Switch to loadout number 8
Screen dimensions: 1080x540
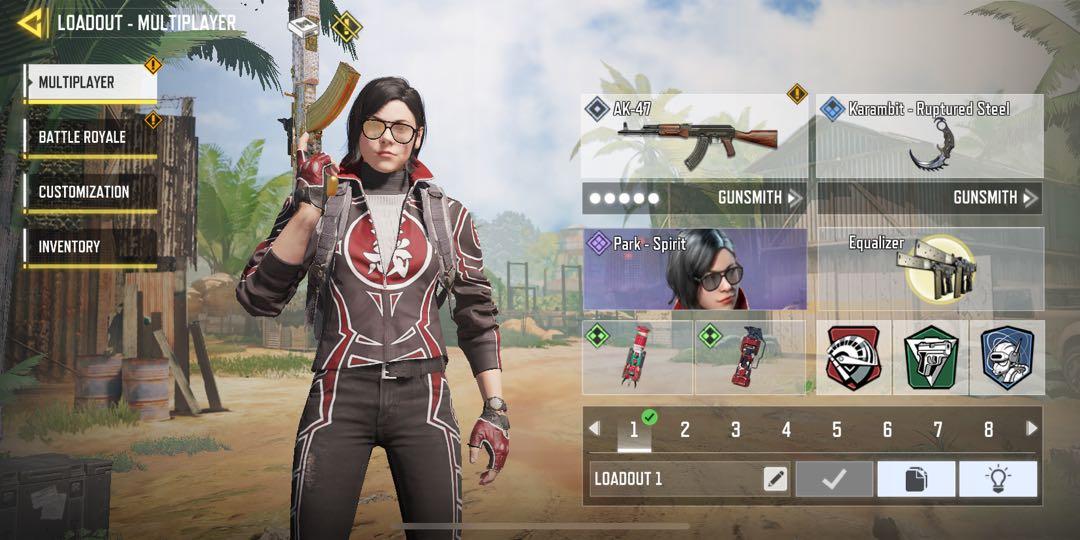pos(988,430)
